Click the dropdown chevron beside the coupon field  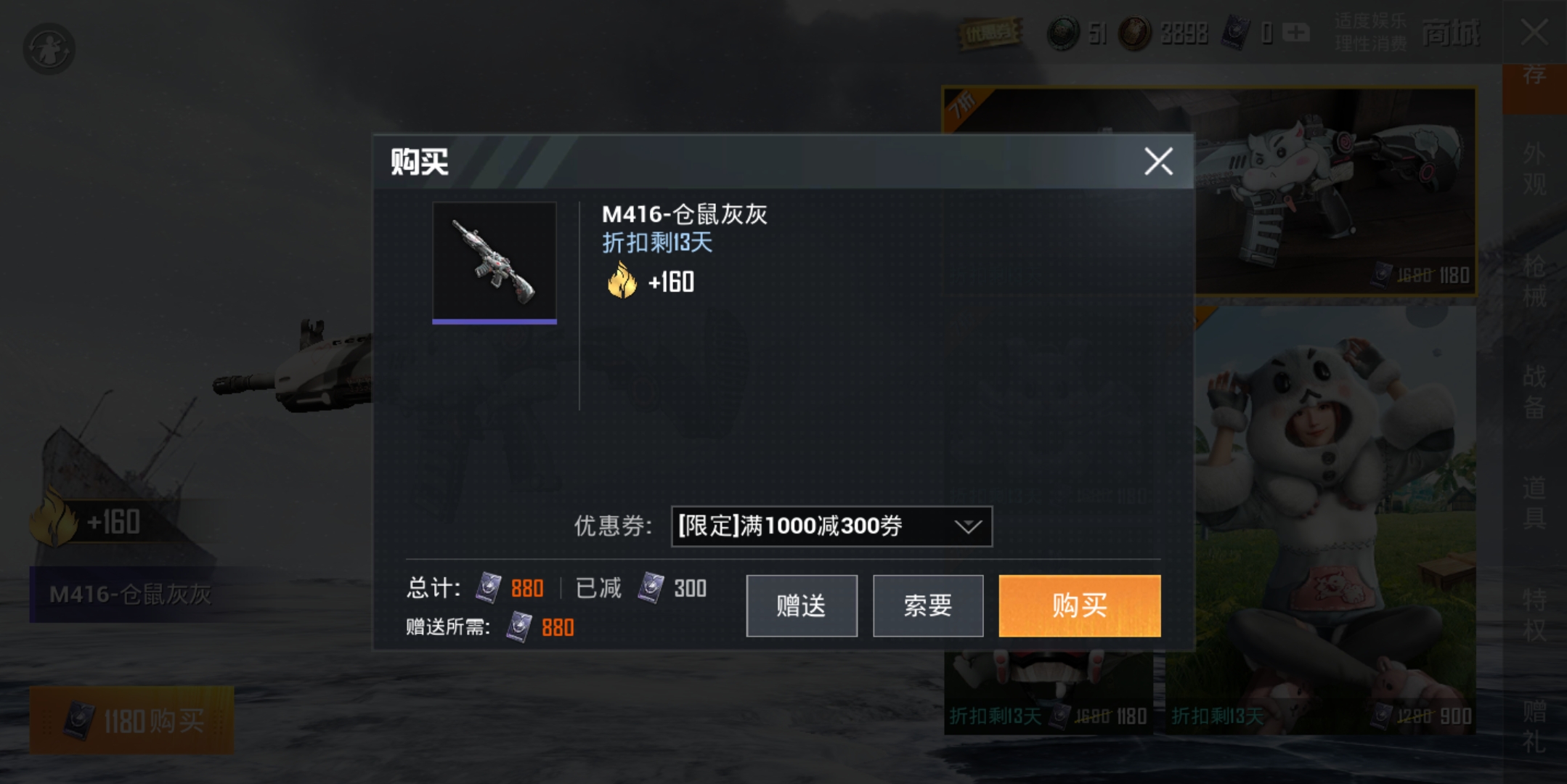coord(966,526)
